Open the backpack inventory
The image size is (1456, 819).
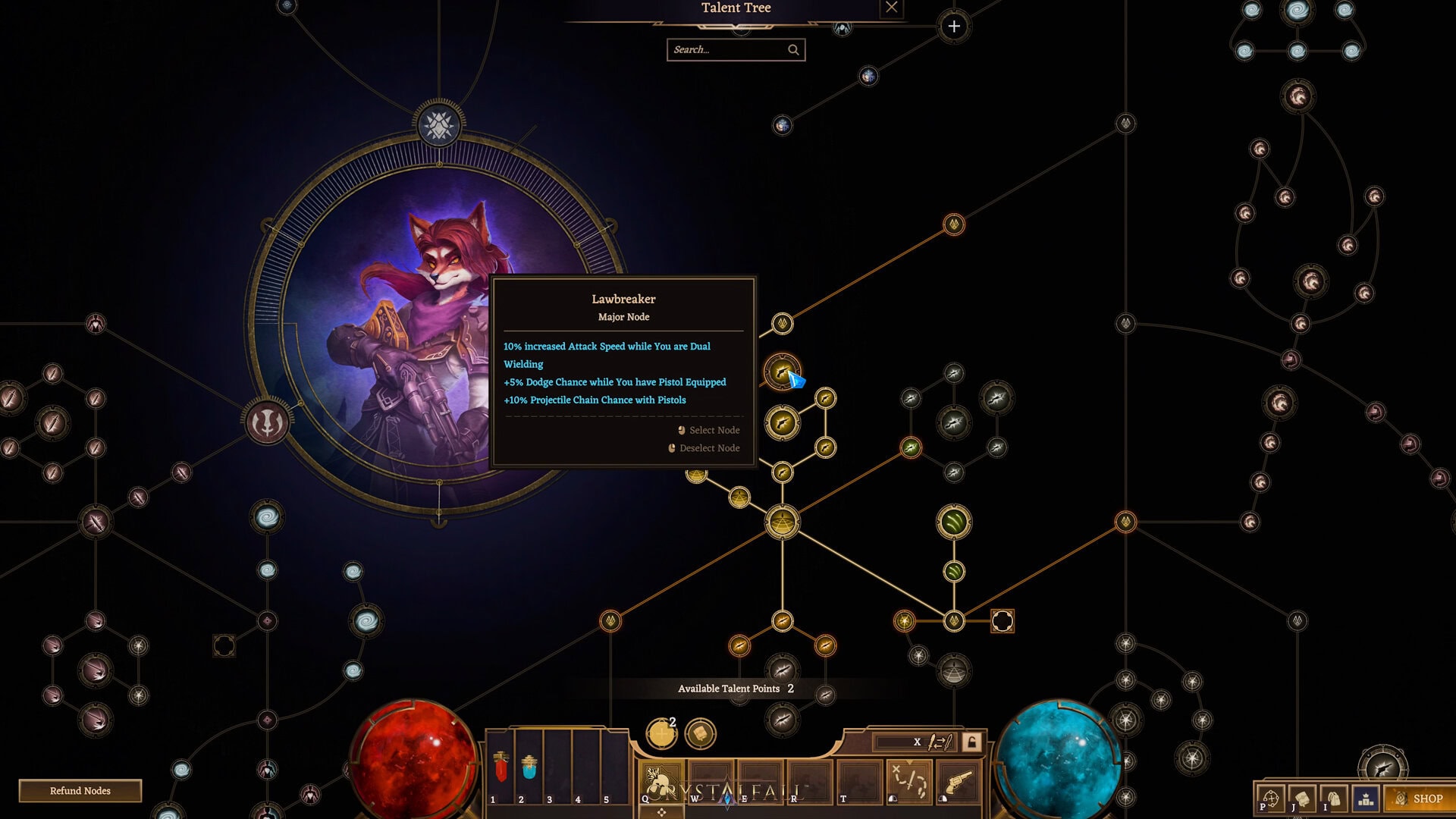[x=1334, y=799]
